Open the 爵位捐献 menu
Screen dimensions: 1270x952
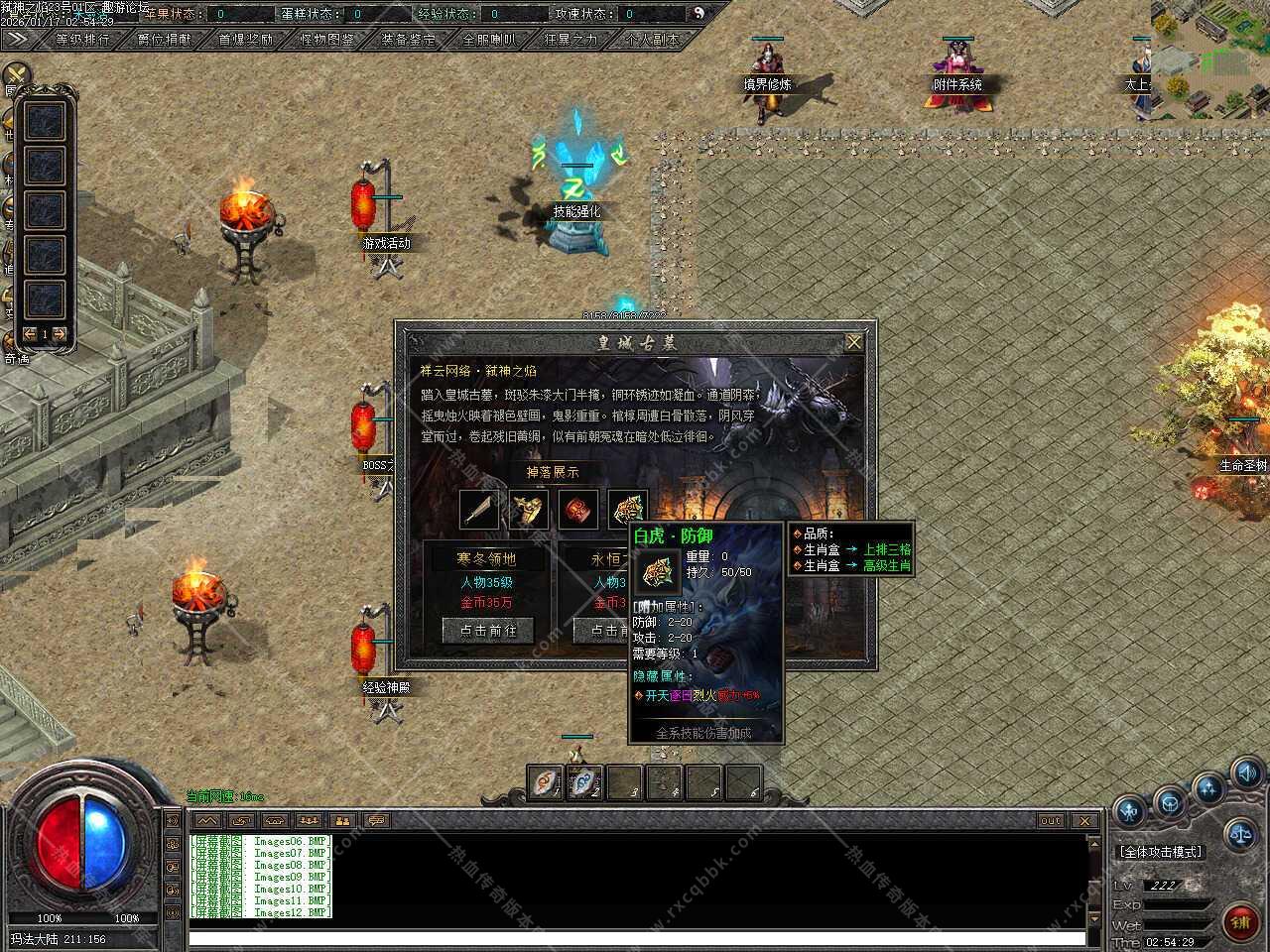tap(165, 40)
